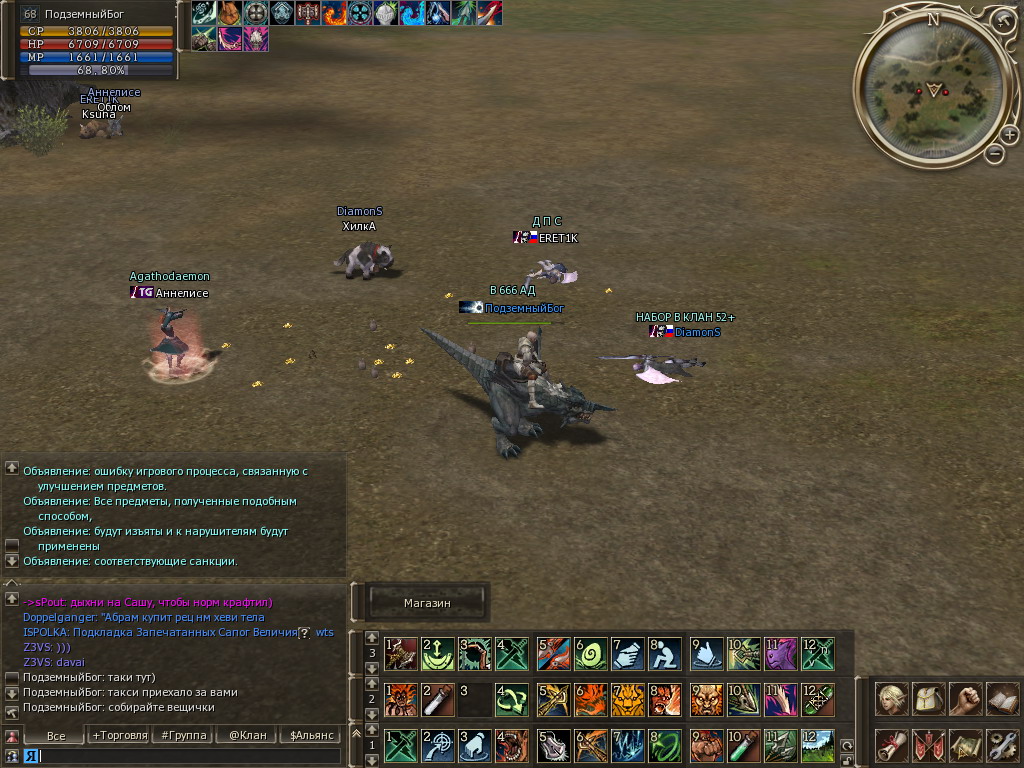Zoom out the minimap with minus button
The image size is (1024, 768).
click(994, 154)
